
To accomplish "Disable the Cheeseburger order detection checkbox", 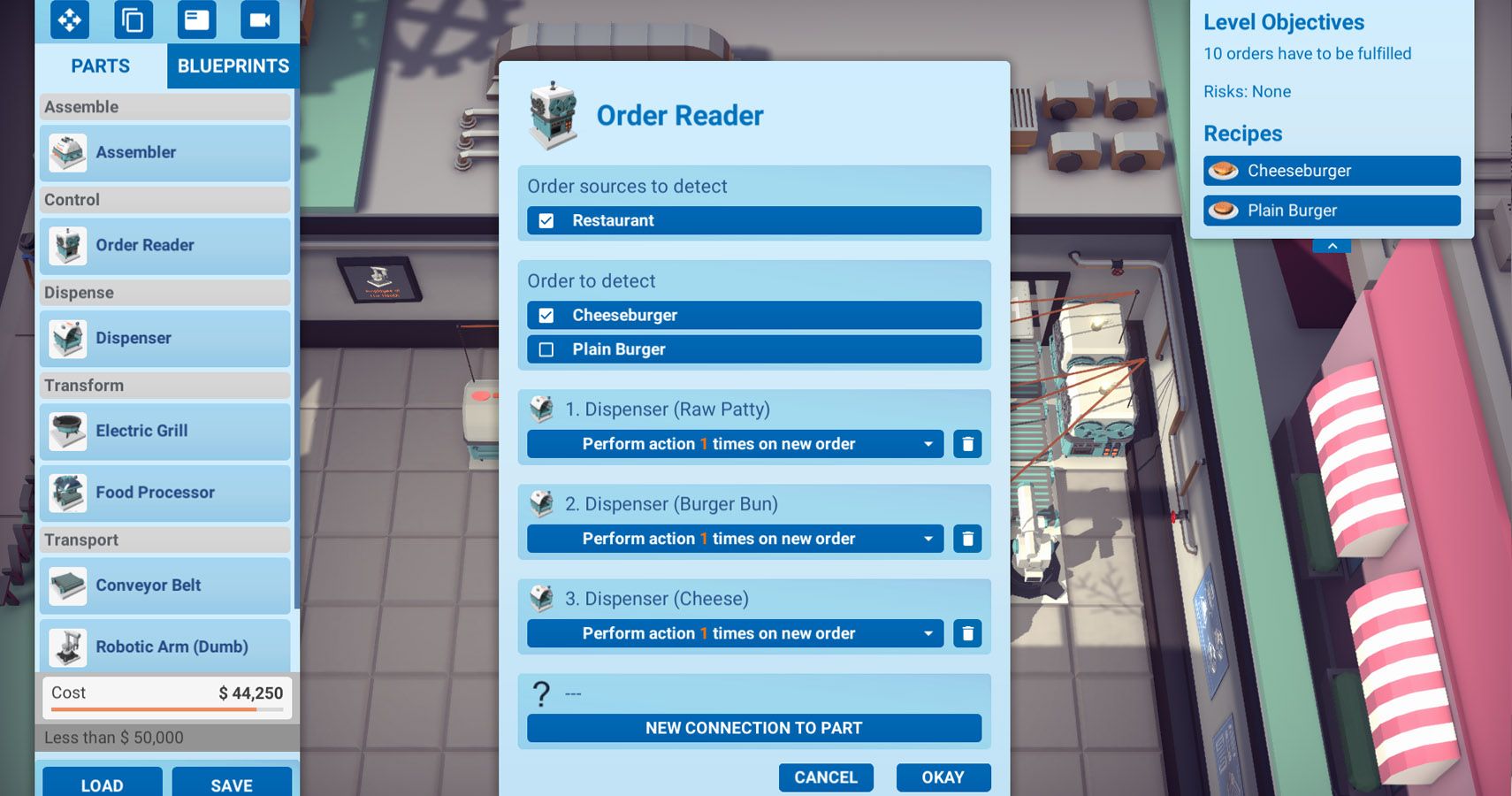I will click(x=546, y=315).
